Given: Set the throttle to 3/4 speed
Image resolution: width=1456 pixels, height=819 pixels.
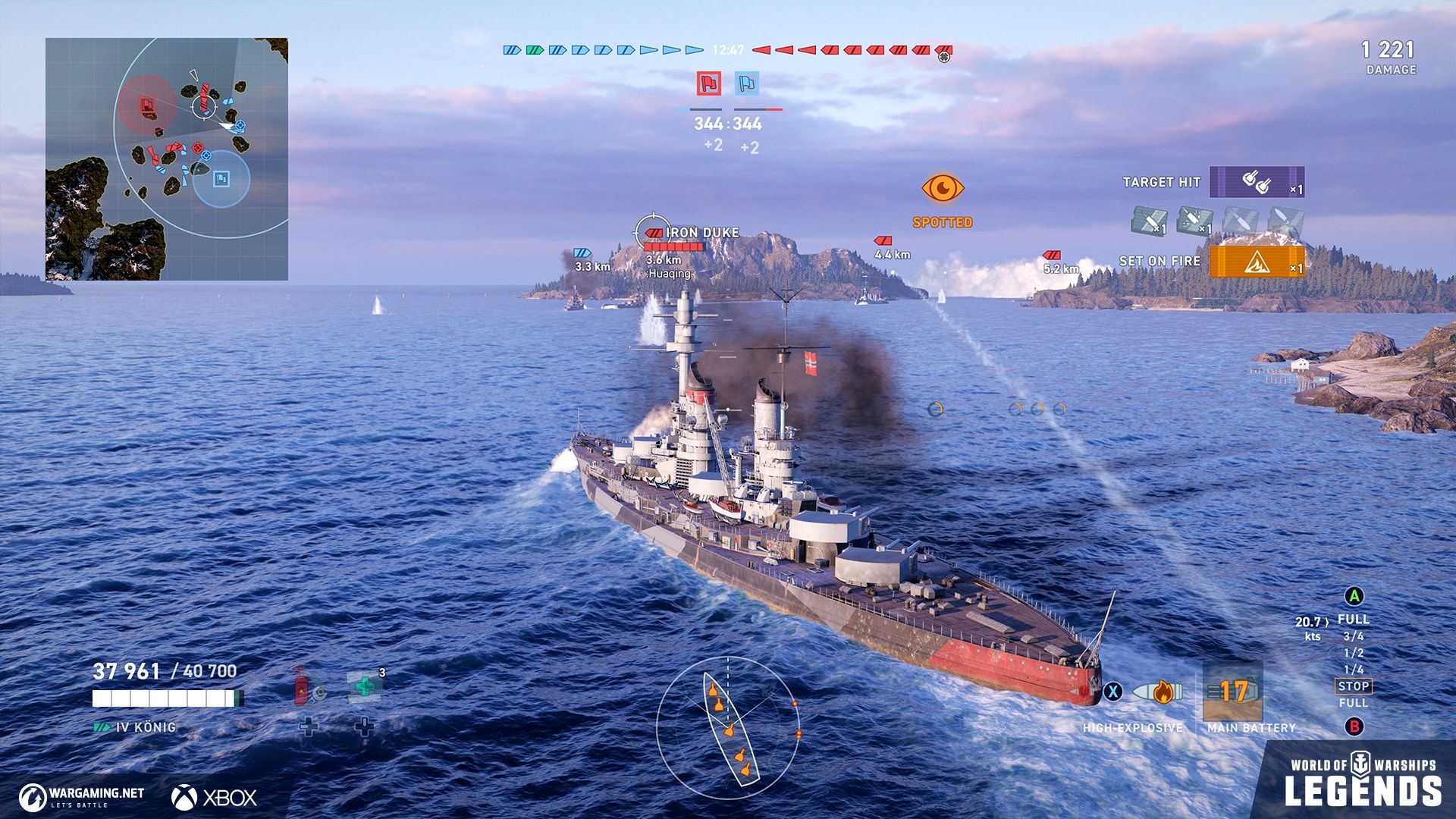Looking at the screenshot, I should [1353, 636].
